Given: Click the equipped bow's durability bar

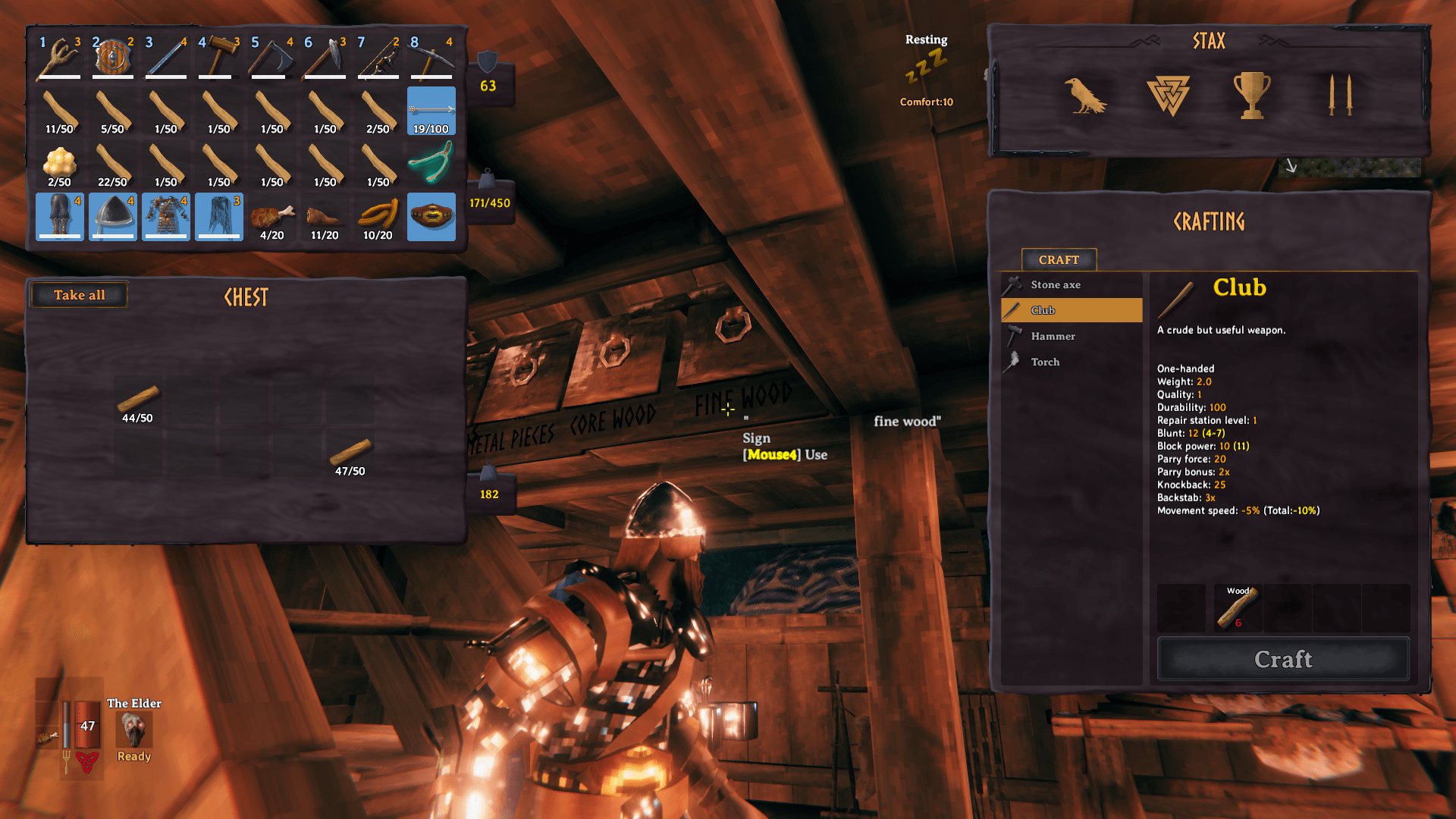Looking at the screenshot, I should (378, 76).
